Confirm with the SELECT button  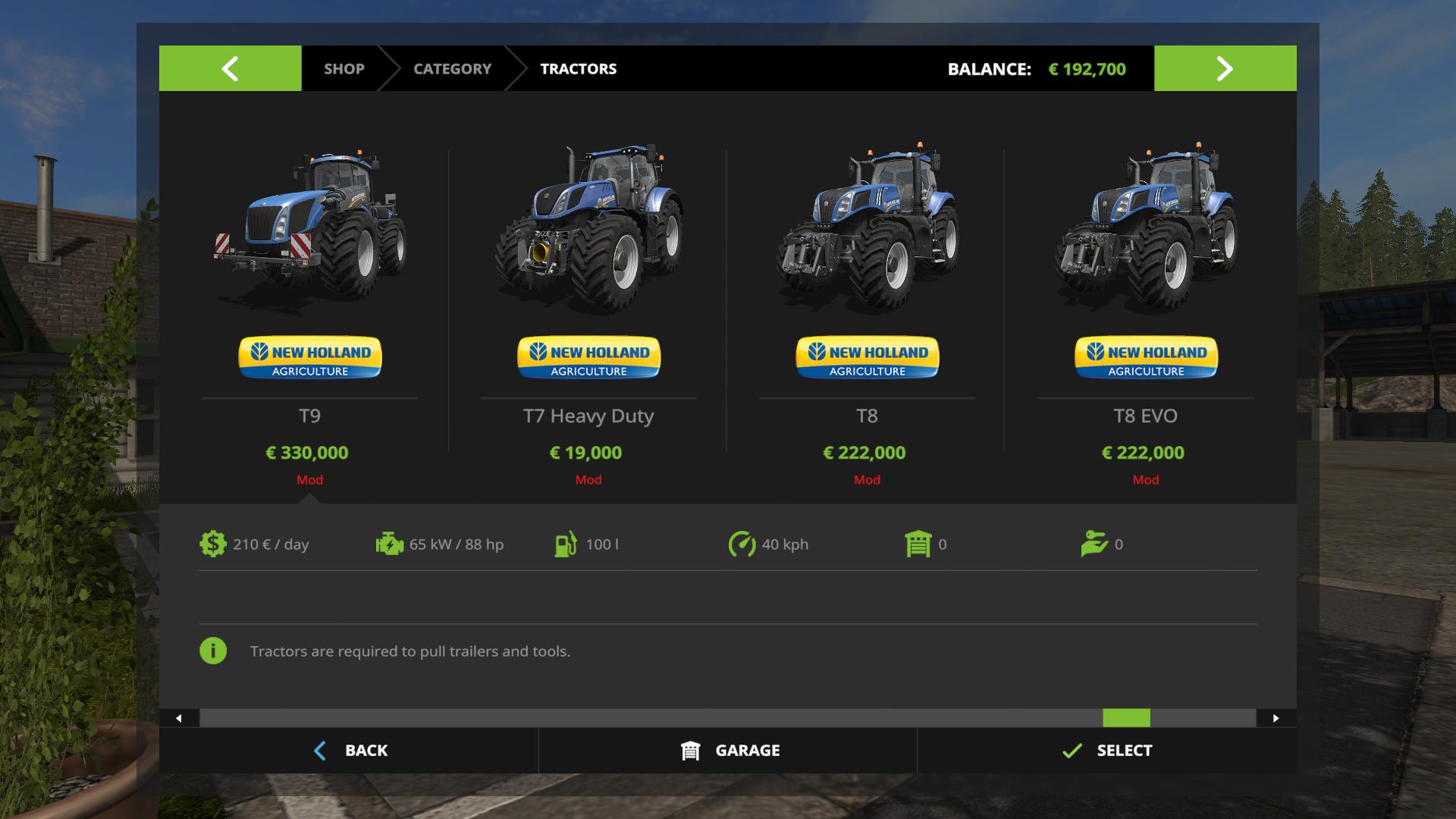[1106, 751]
